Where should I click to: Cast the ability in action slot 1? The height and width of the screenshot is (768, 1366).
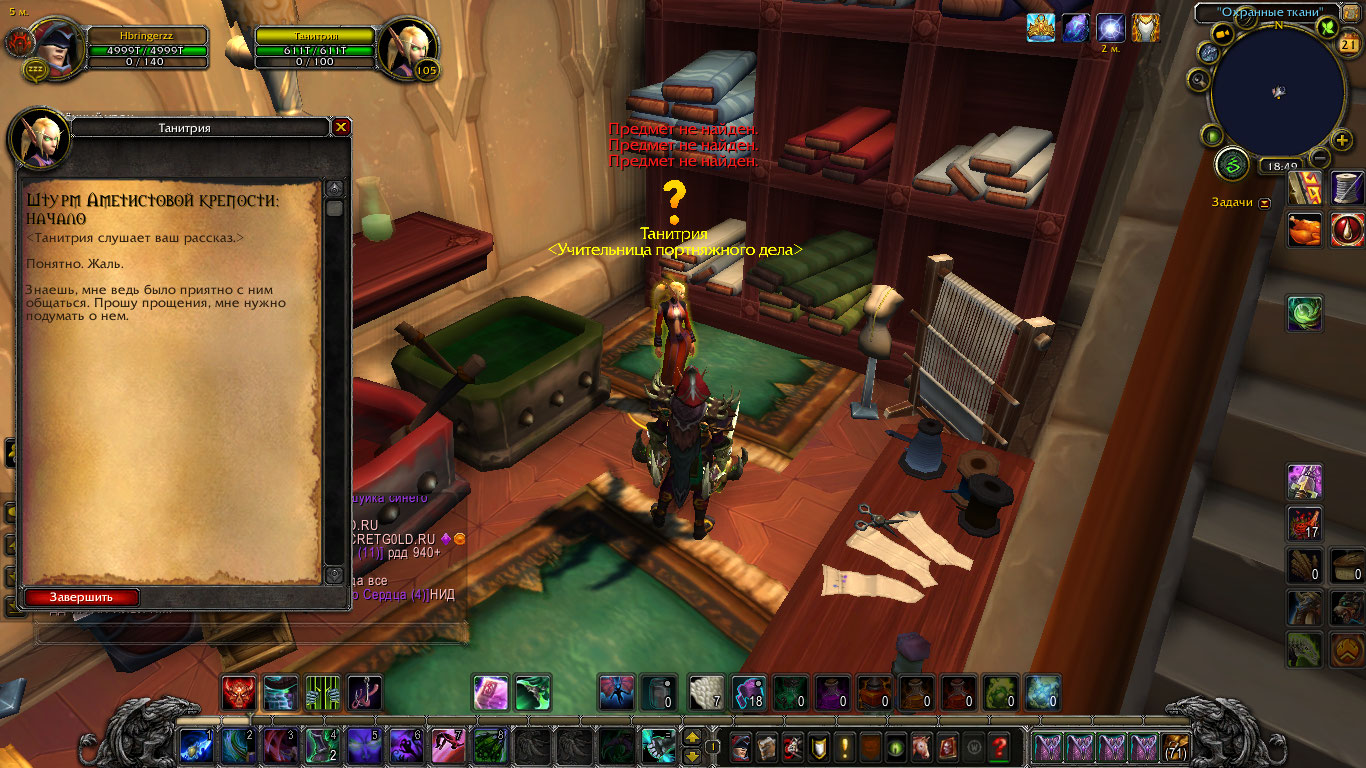coord(196,746)
